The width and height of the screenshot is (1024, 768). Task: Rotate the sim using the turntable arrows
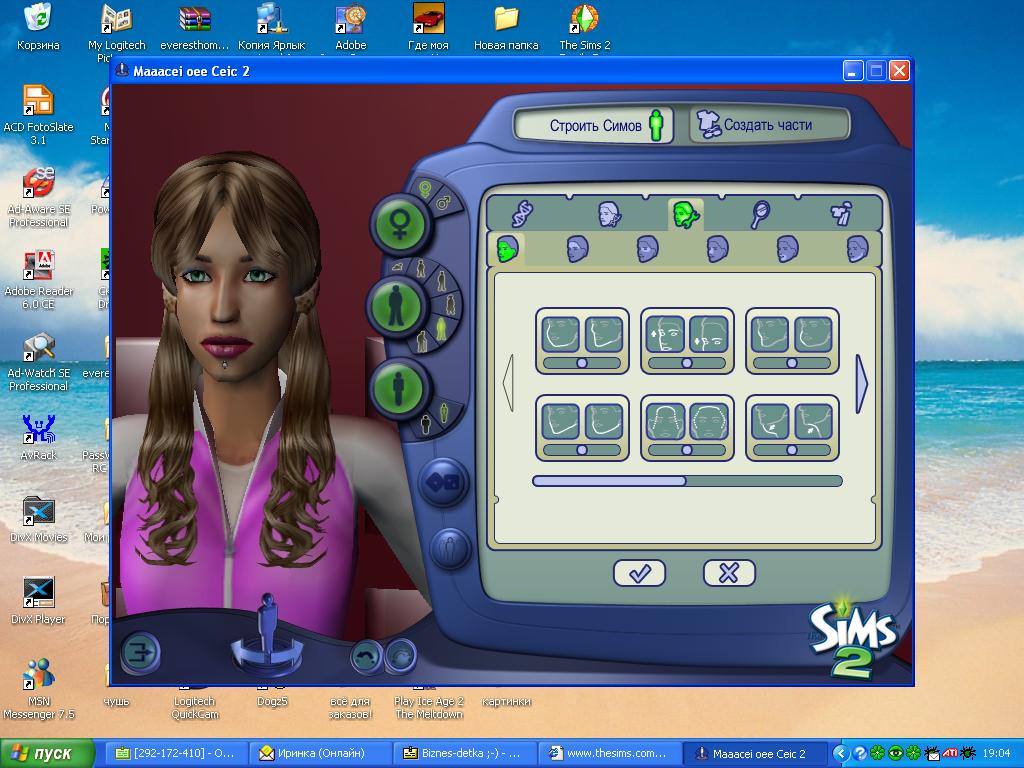[268, 655]
